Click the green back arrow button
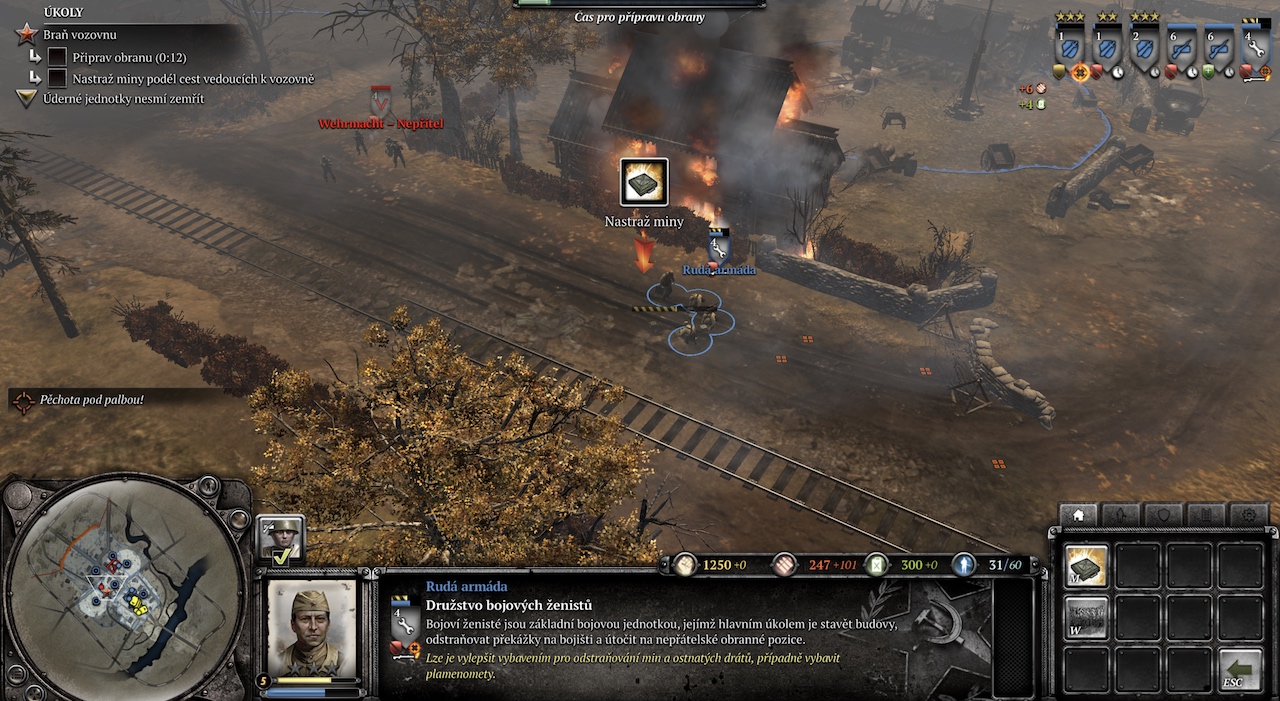The width and height of the screenshot is (1280, 701). [1240, 669]
